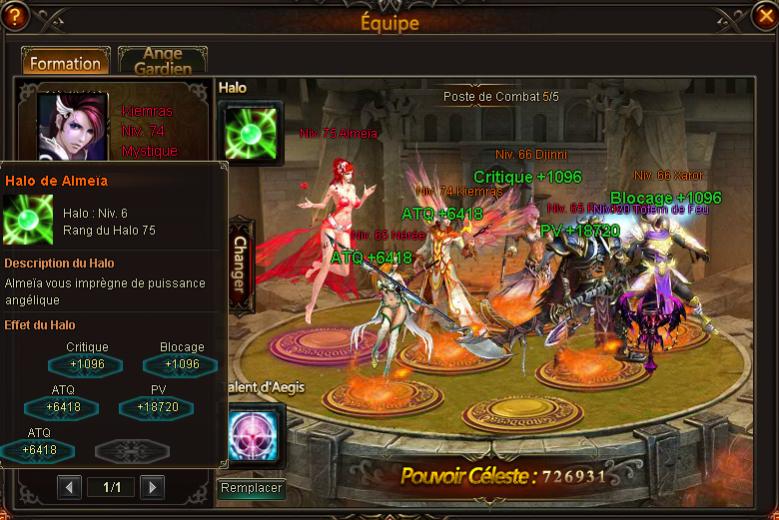Select the Talent d'Aegis skull icon
Screen dimensions: 779x520
(251, 435)
